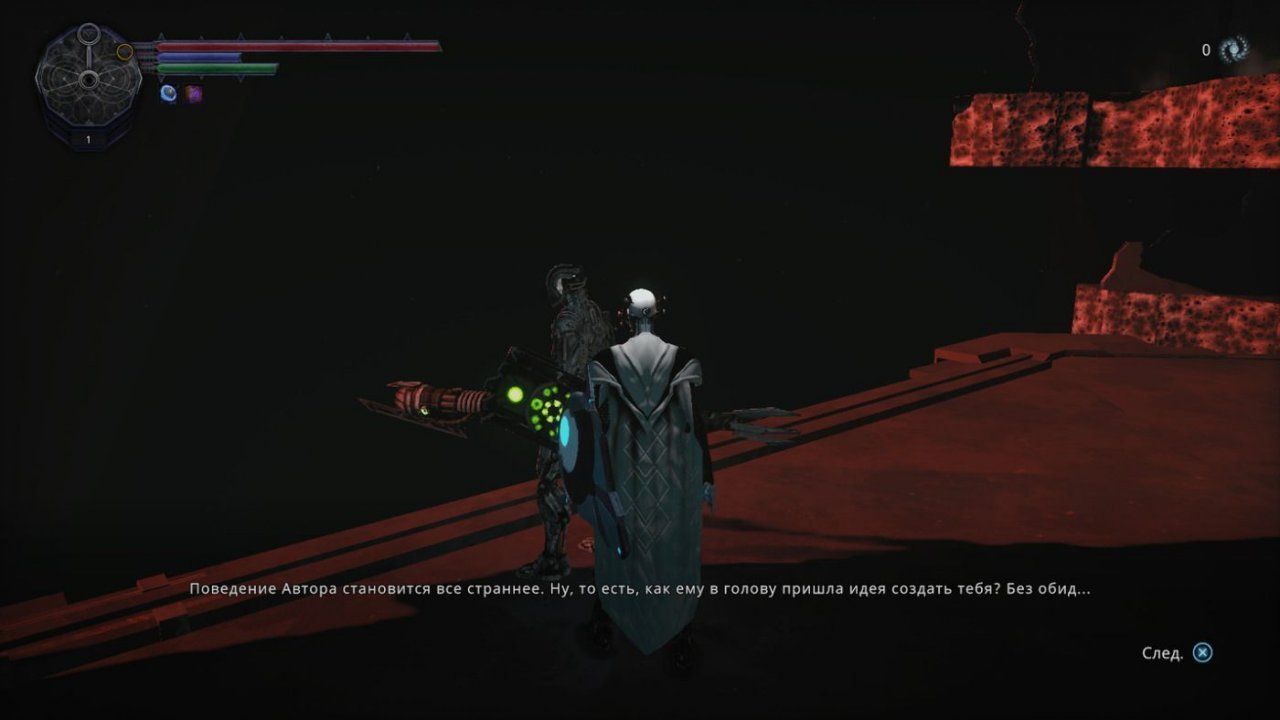Click the blue orb status icon

click(x=168, y=93)
